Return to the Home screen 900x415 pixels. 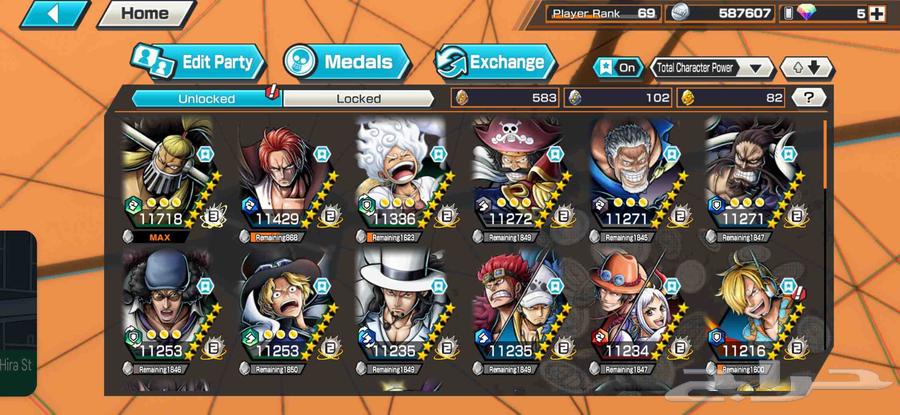click(x=144, y=14)
